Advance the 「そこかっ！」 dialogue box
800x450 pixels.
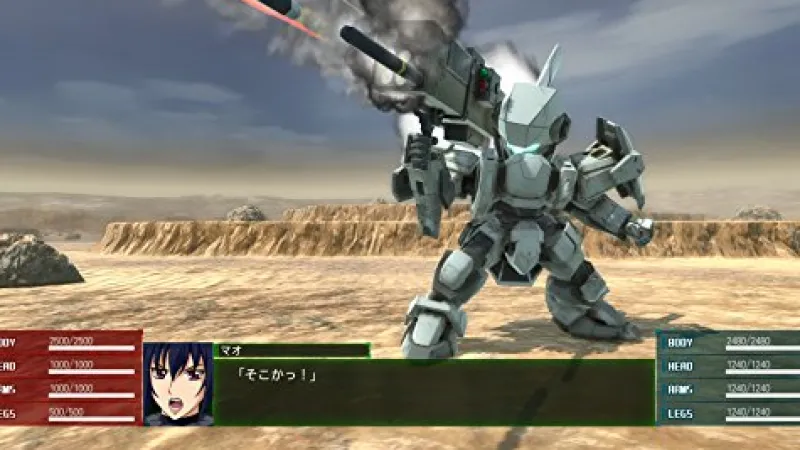tap(434, 392)
